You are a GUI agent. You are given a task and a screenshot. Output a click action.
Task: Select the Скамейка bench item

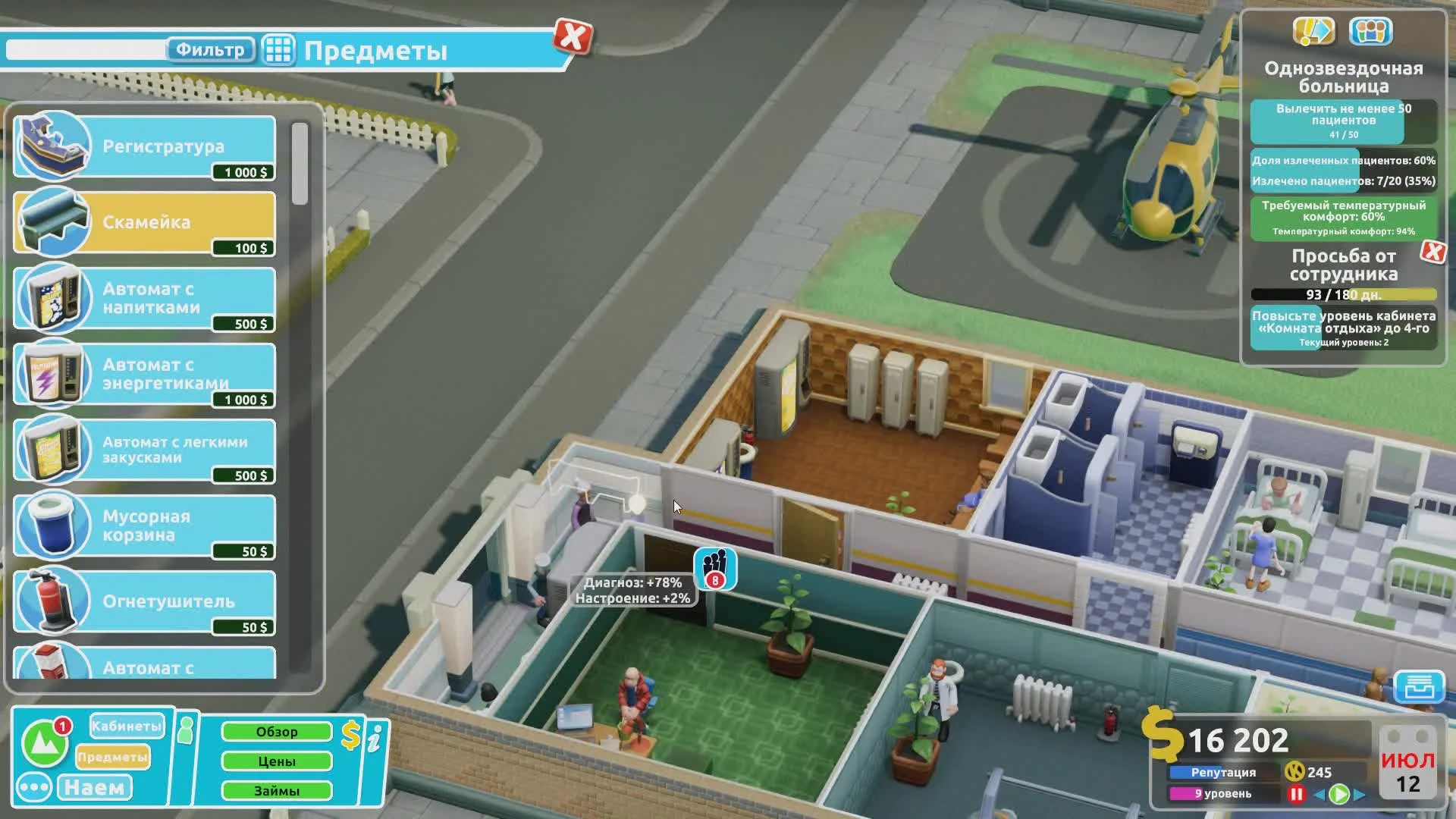coord(144,222)
